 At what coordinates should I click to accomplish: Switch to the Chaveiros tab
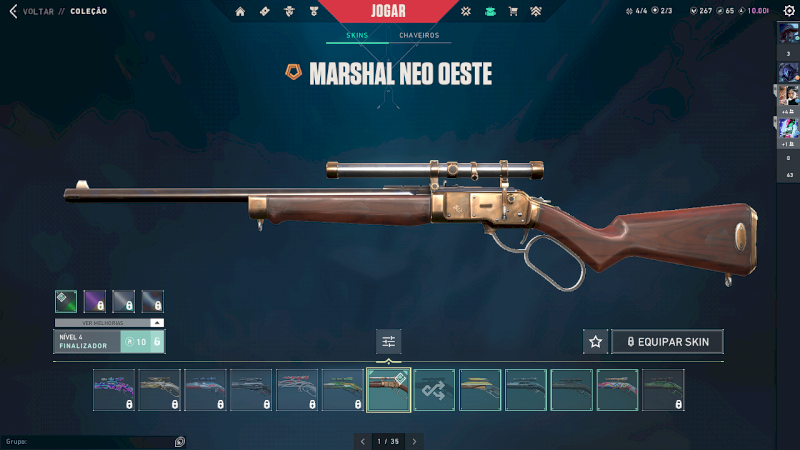pos(418,35)
